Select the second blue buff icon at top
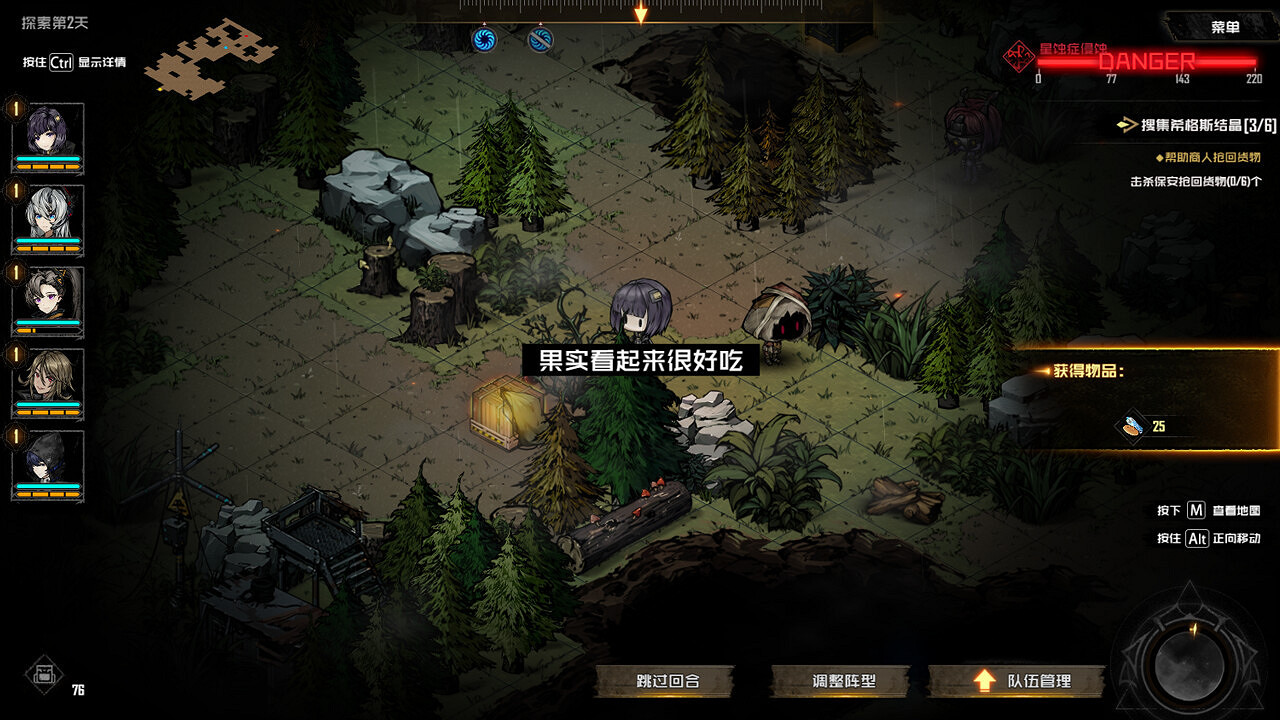 [539, 40]
